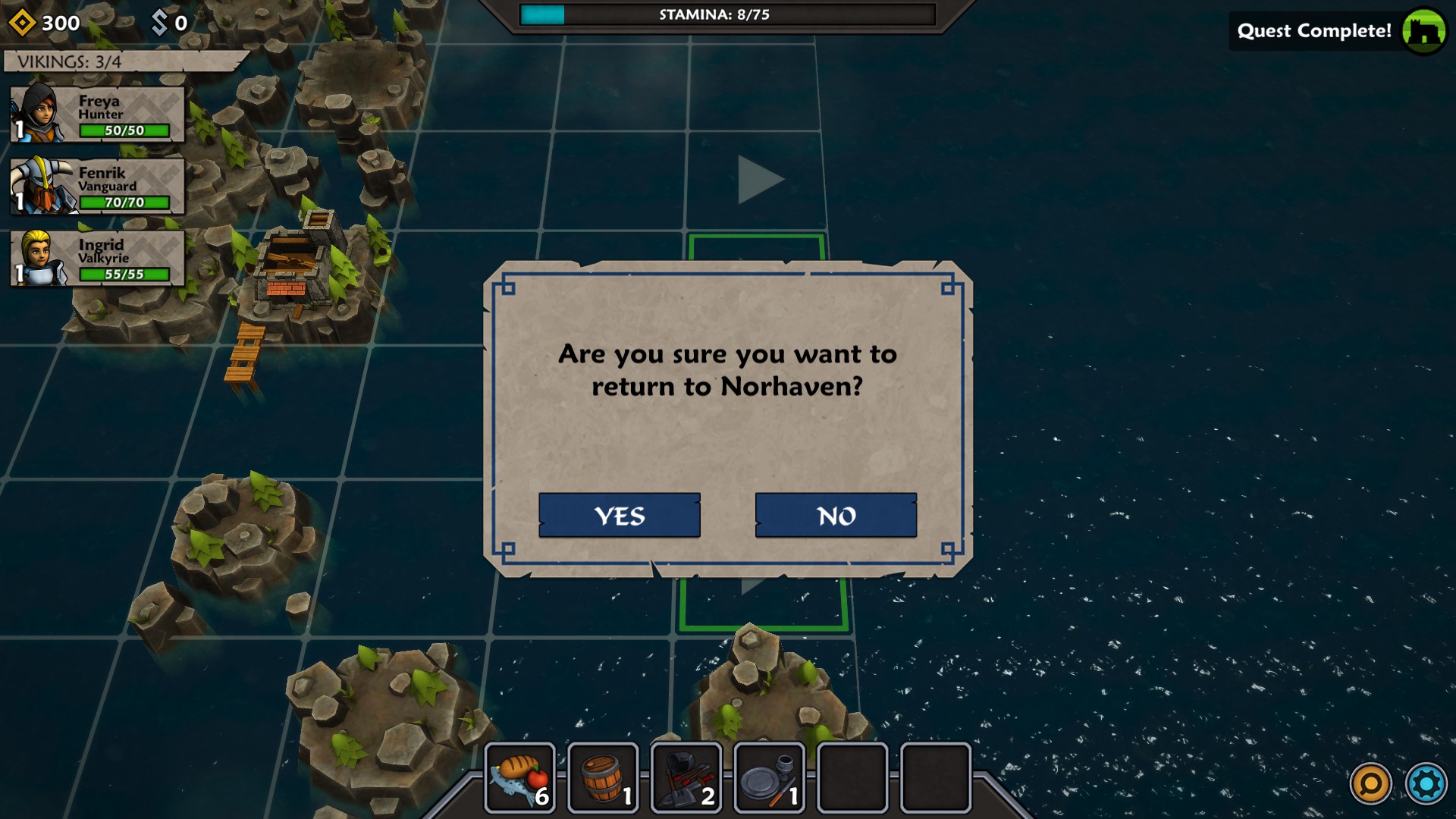Open the anvil and tools item slot
Screen dimensions: 1456x819
point(686,778)
